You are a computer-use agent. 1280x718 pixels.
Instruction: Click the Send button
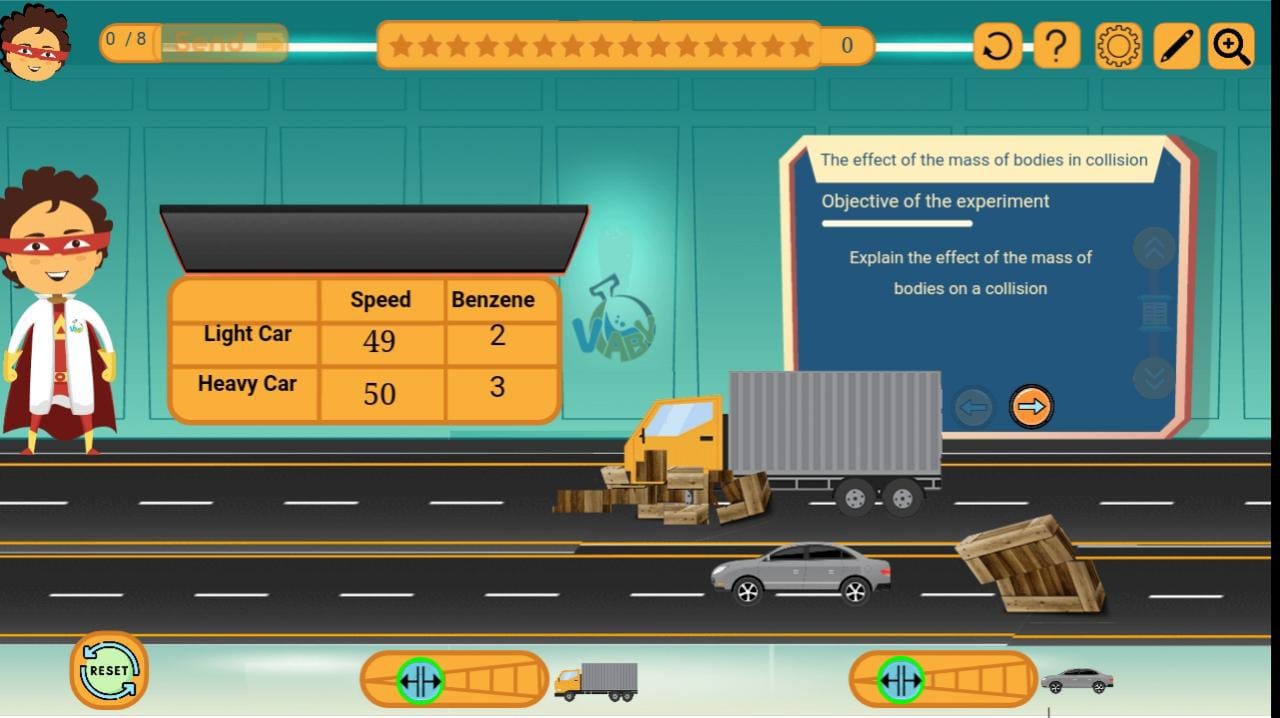pos(224,43)
